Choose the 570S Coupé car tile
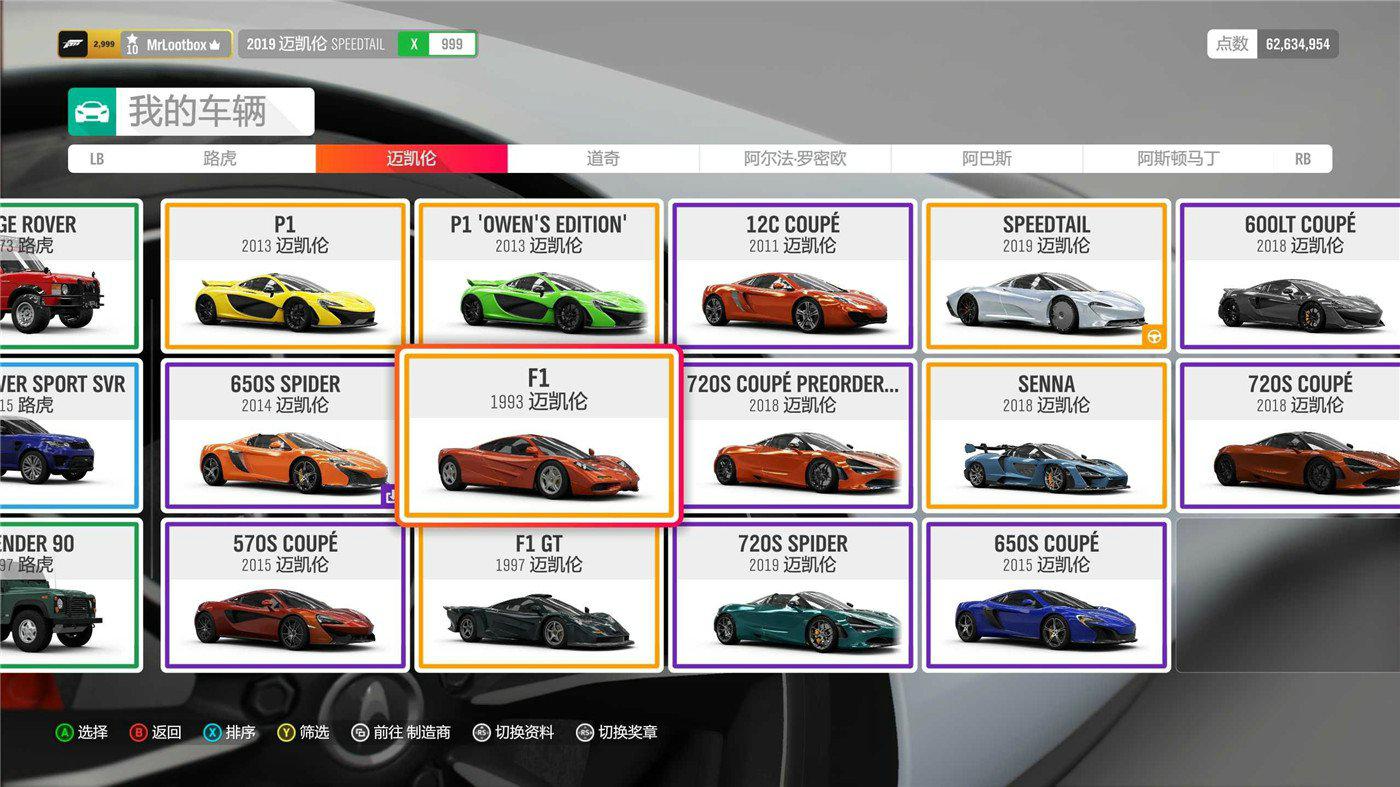 click(x=285, y=595)
